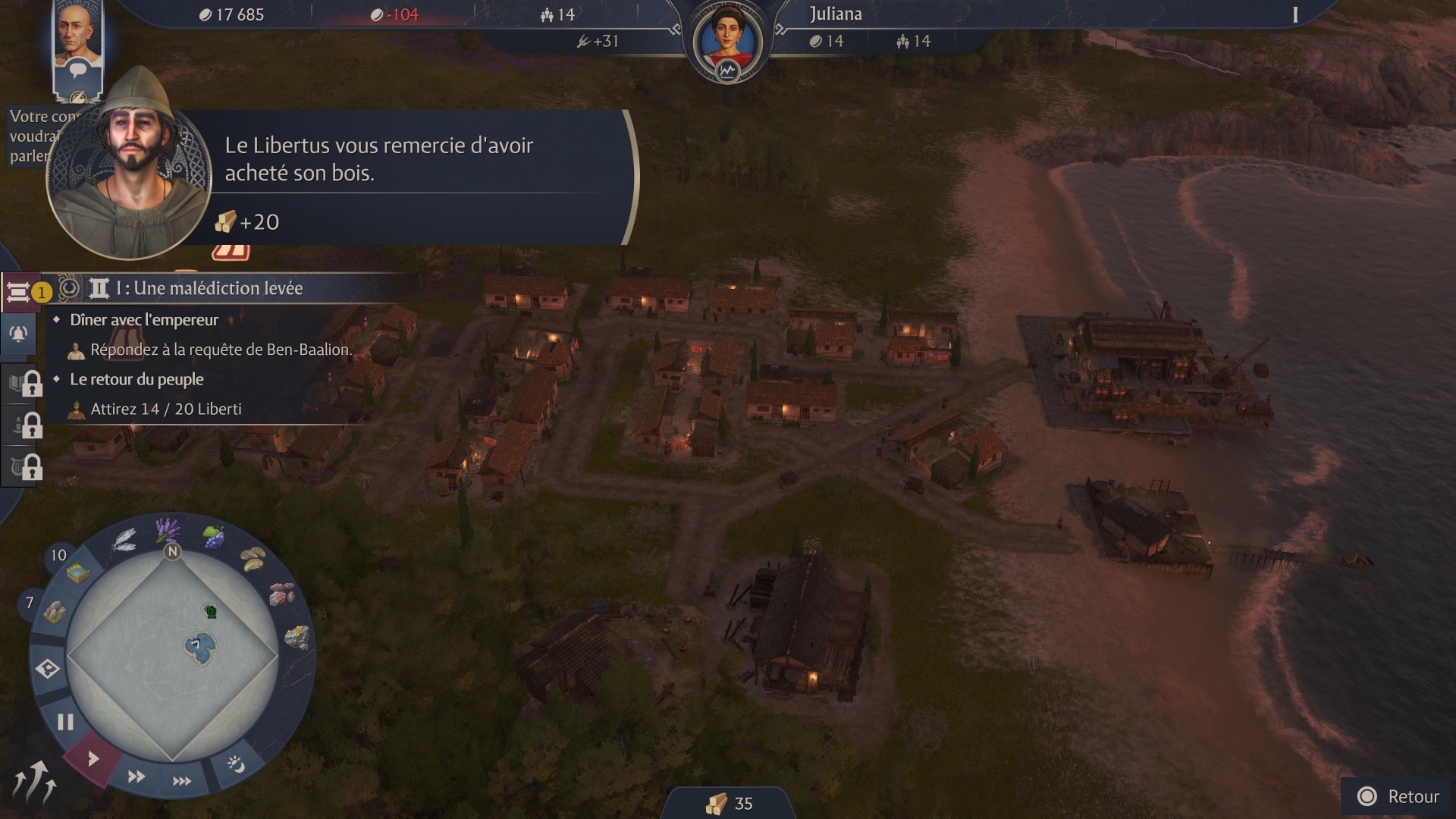Switch to double fast-forward speed

tap(136, 776)
